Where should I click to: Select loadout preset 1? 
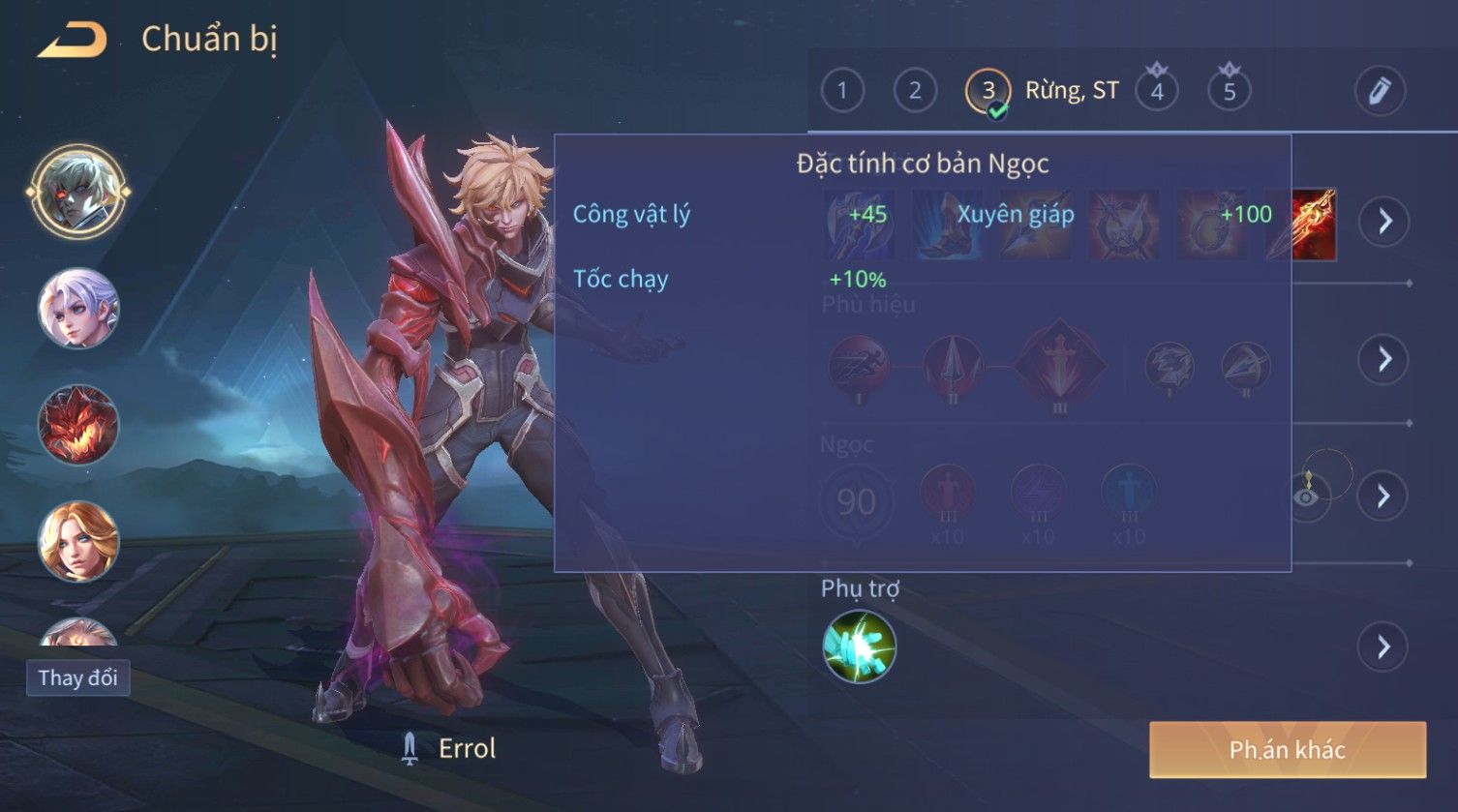(842, 91)
